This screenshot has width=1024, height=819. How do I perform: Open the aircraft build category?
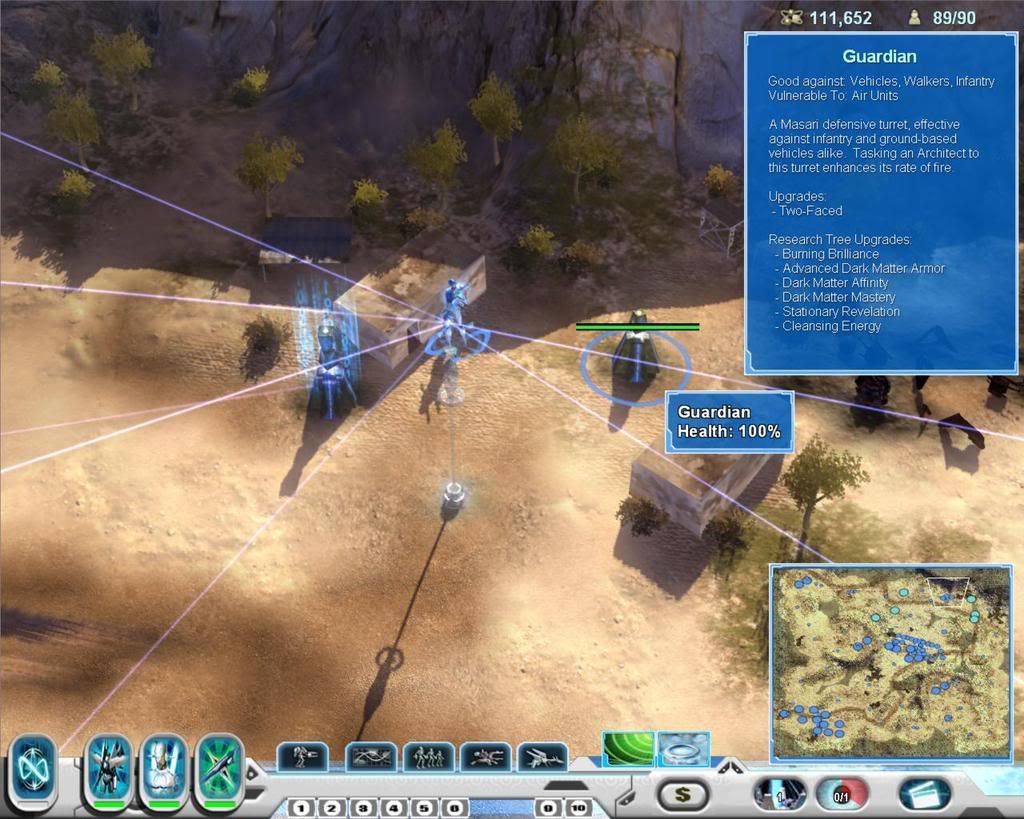point(543,757)
